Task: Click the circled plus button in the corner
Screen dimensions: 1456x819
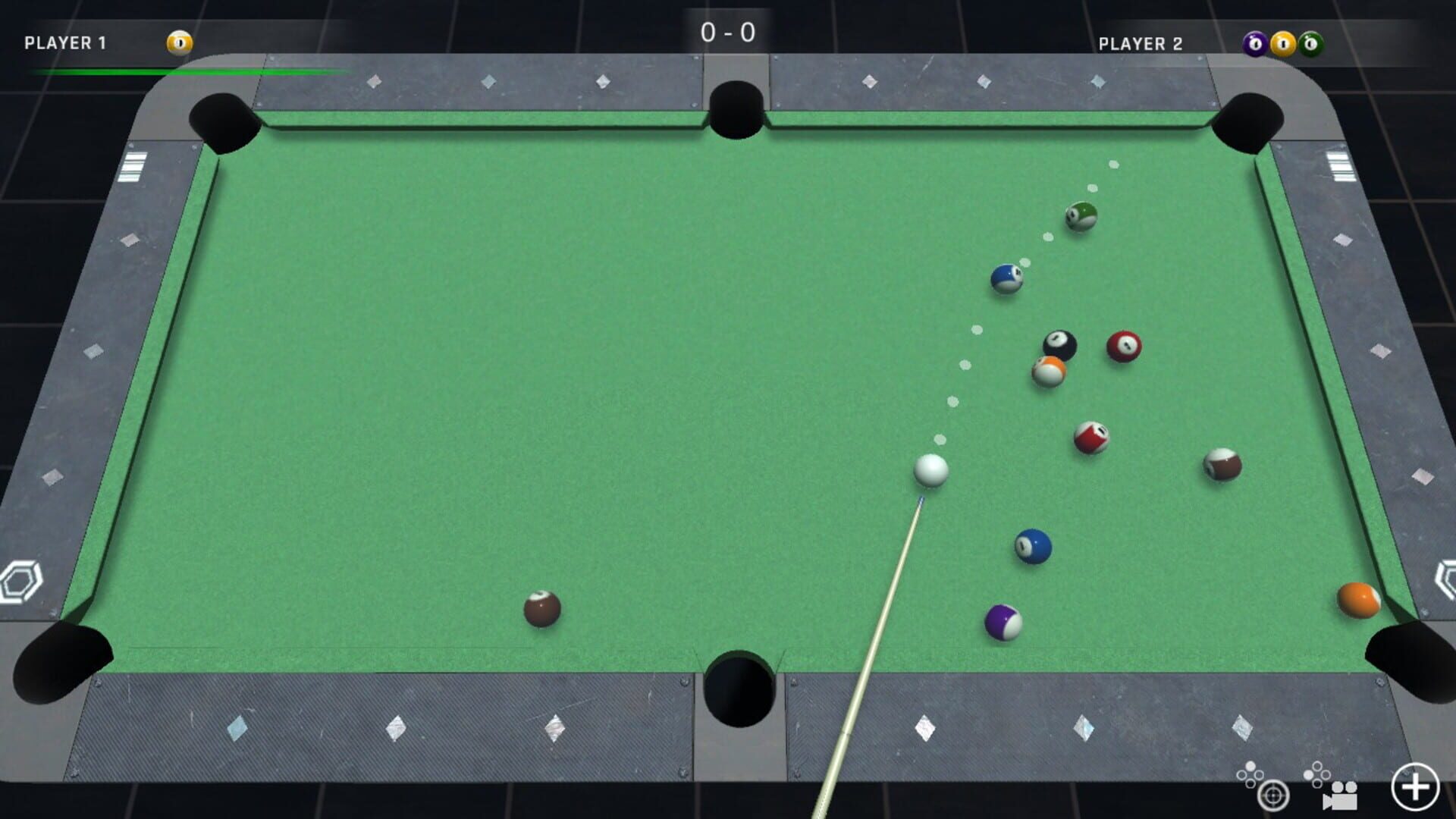Action: [1415, 785]
